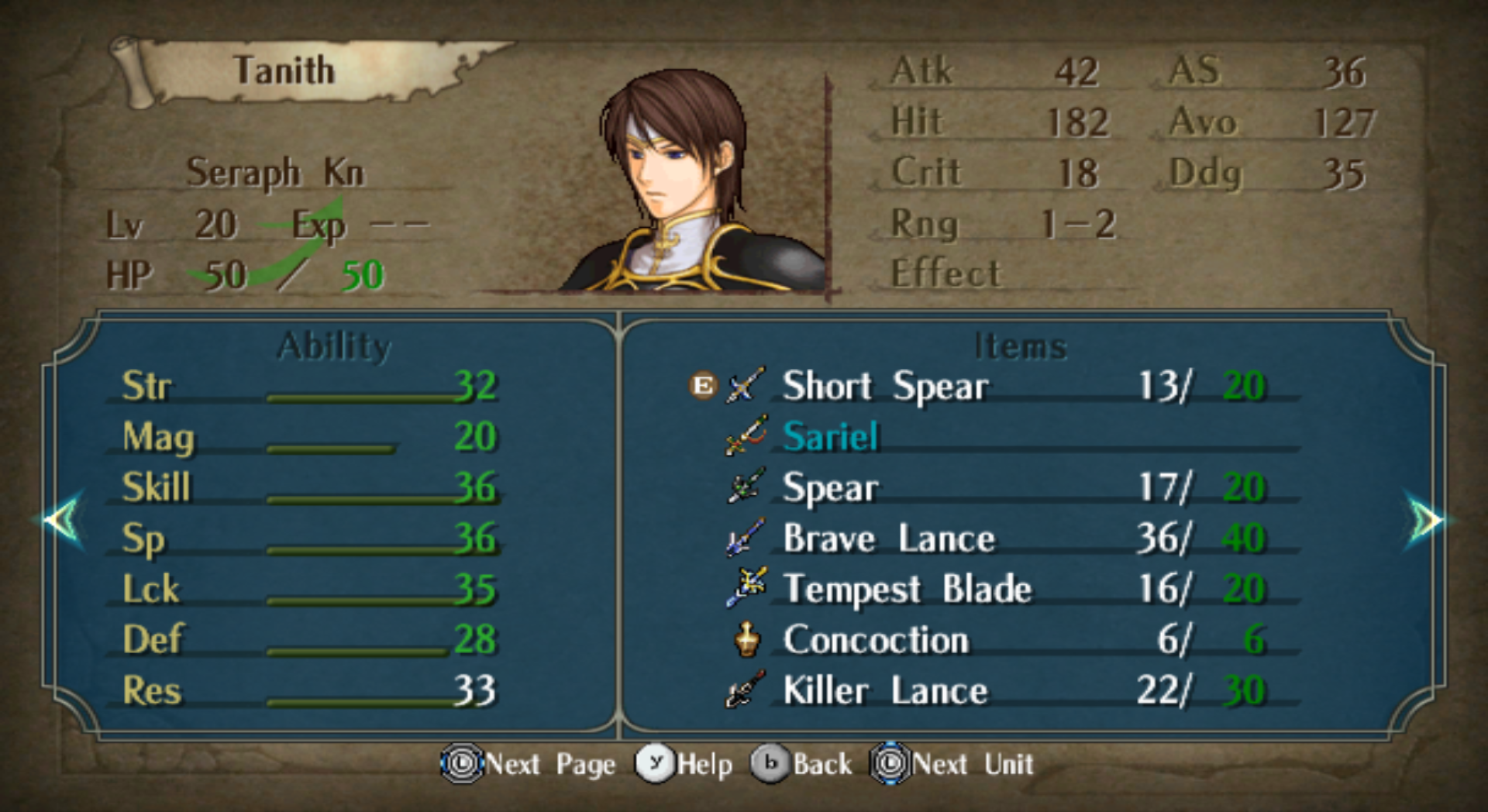Select the Short Spear item row

pyautogui.click(x=885, y=386)
